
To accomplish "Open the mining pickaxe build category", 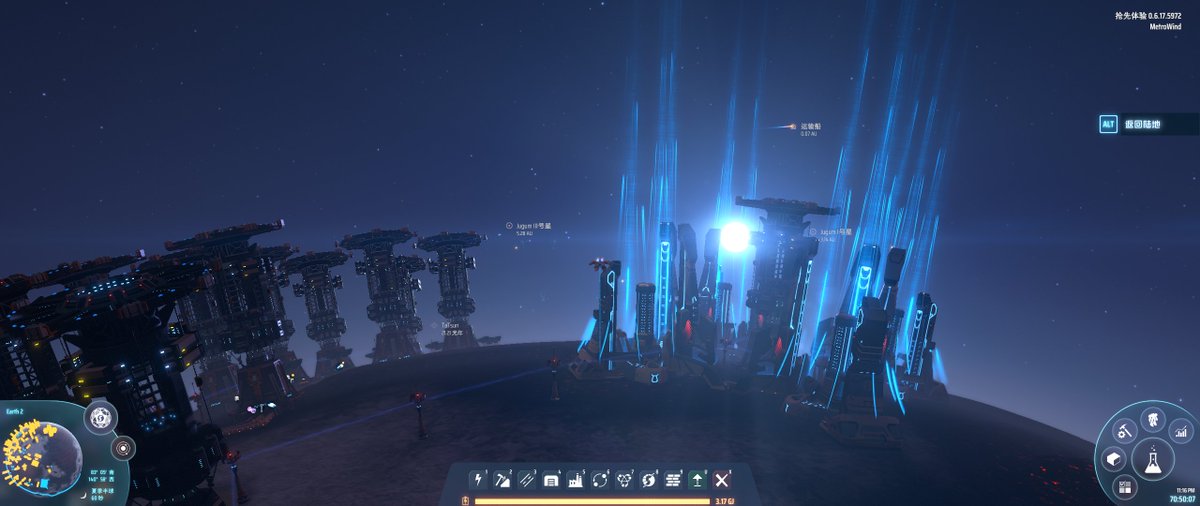I will point(503,480).
